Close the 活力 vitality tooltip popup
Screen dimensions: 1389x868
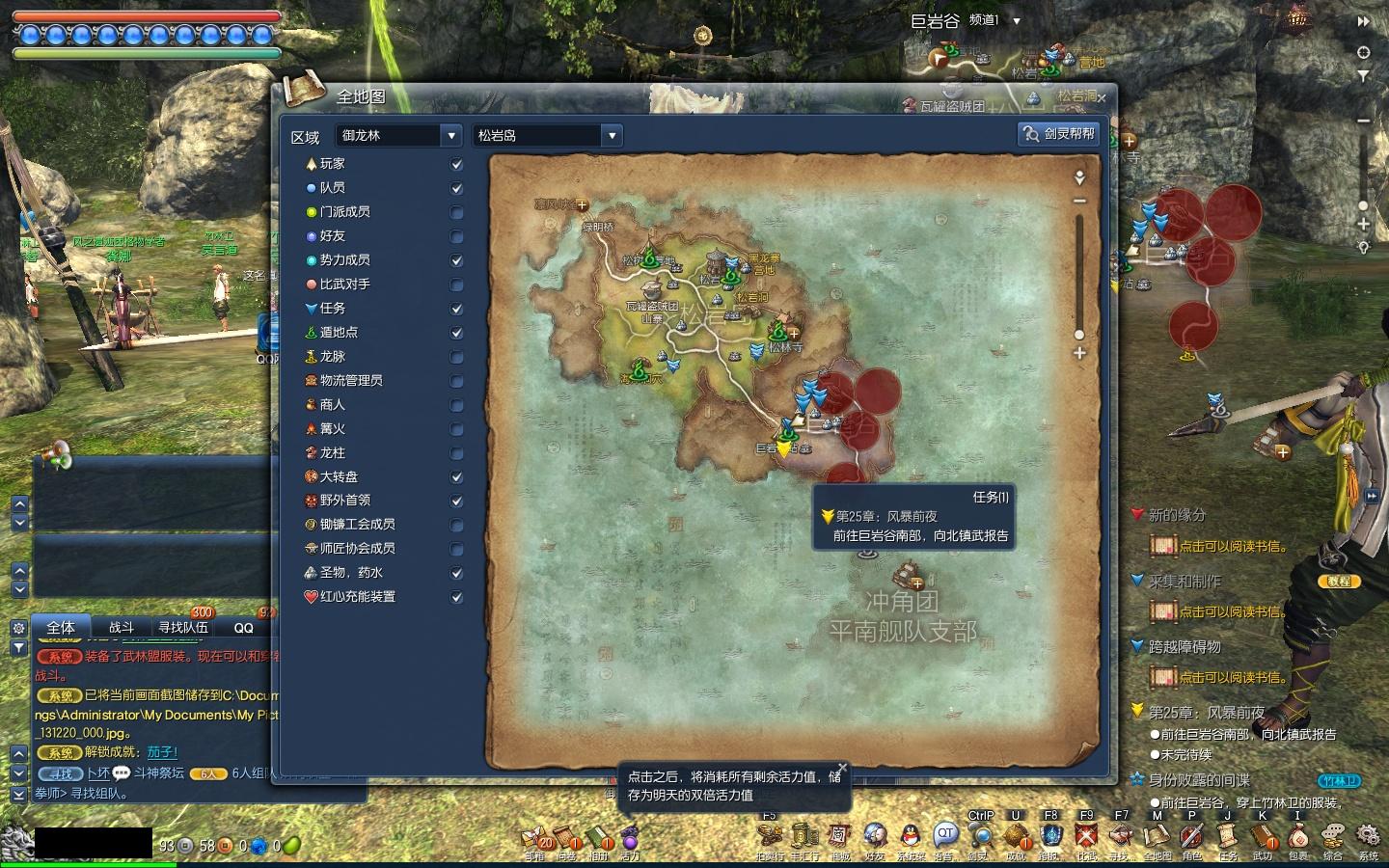(842, 769)
